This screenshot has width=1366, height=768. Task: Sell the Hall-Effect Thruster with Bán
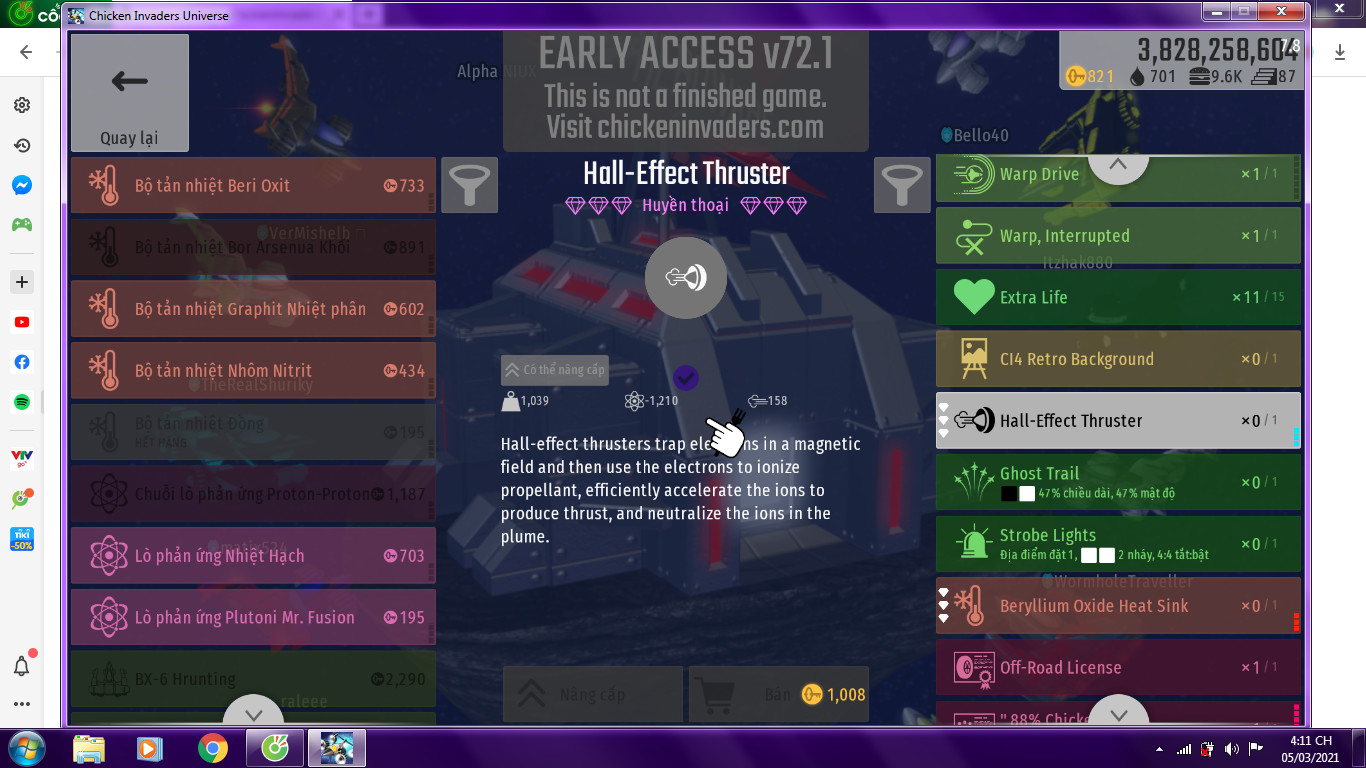point(778,694)
